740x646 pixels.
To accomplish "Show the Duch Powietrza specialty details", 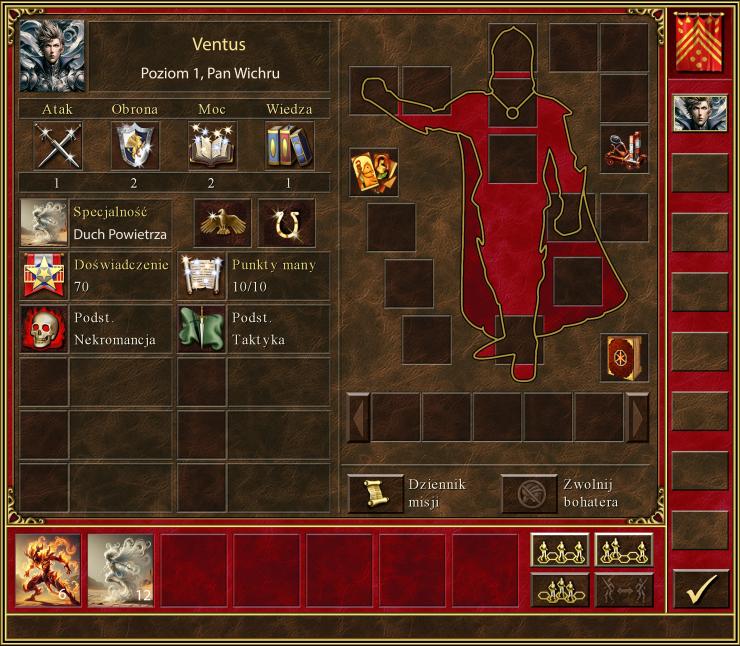I will (x=44, y=222).
